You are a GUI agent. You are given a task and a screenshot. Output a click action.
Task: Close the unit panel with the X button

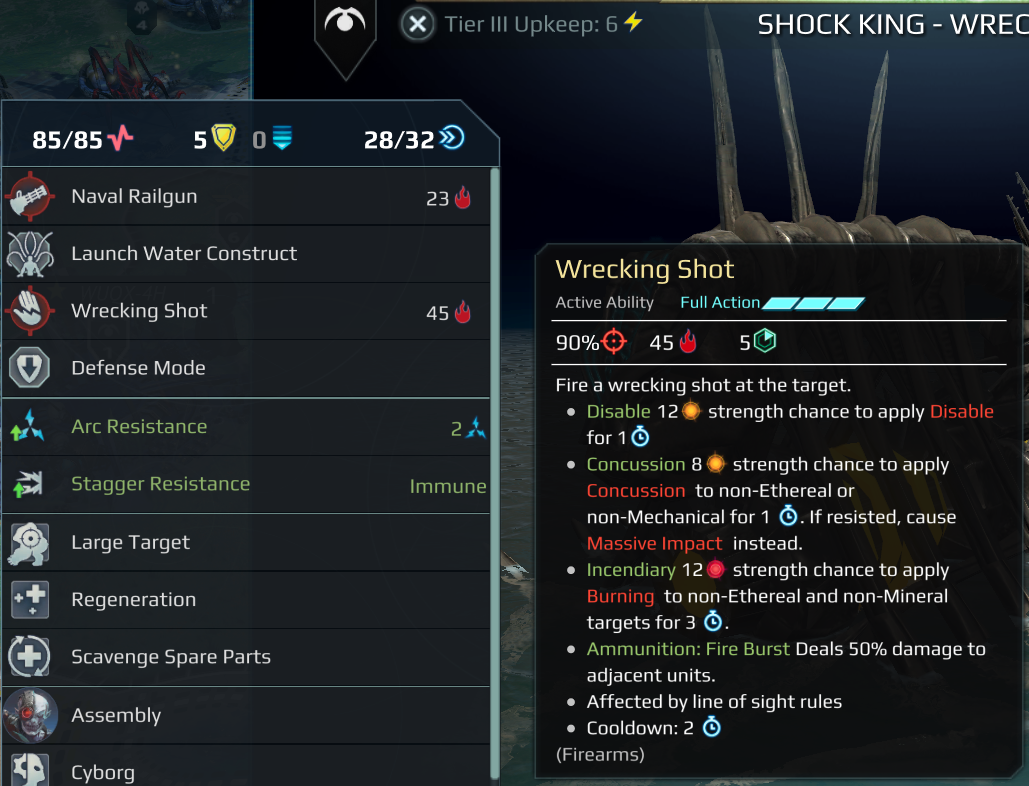click(418, 24)
